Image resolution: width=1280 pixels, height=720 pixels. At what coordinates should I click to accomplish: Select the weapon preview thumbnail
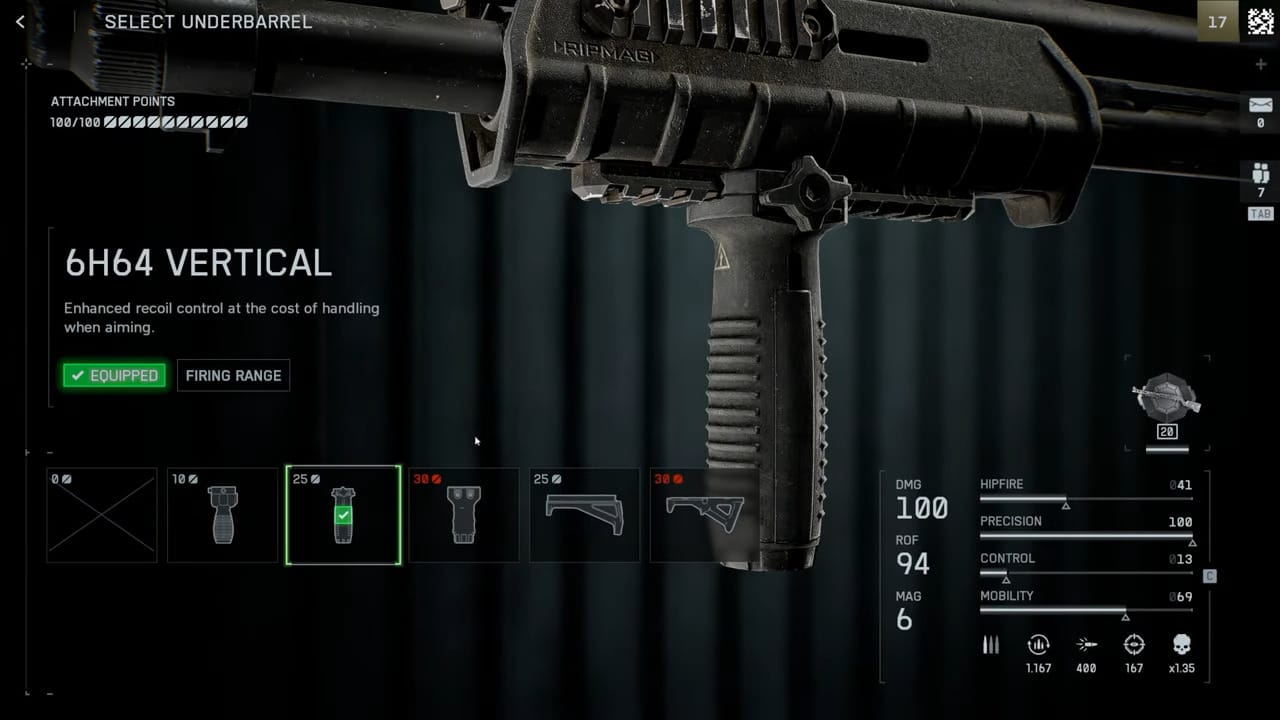pyautogui.click(x=1167, y=400)
